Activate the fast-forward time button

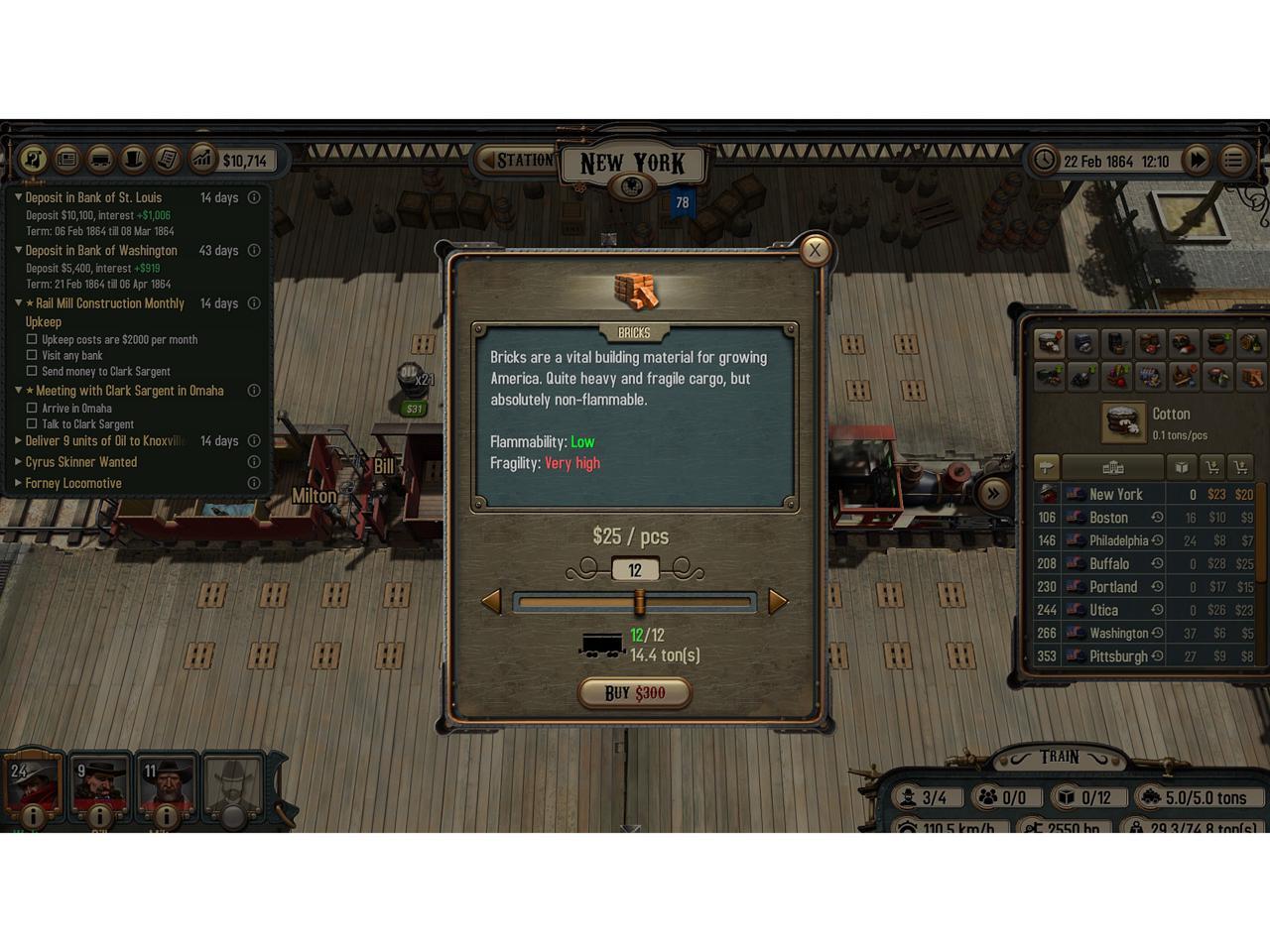pos(1198,160)
